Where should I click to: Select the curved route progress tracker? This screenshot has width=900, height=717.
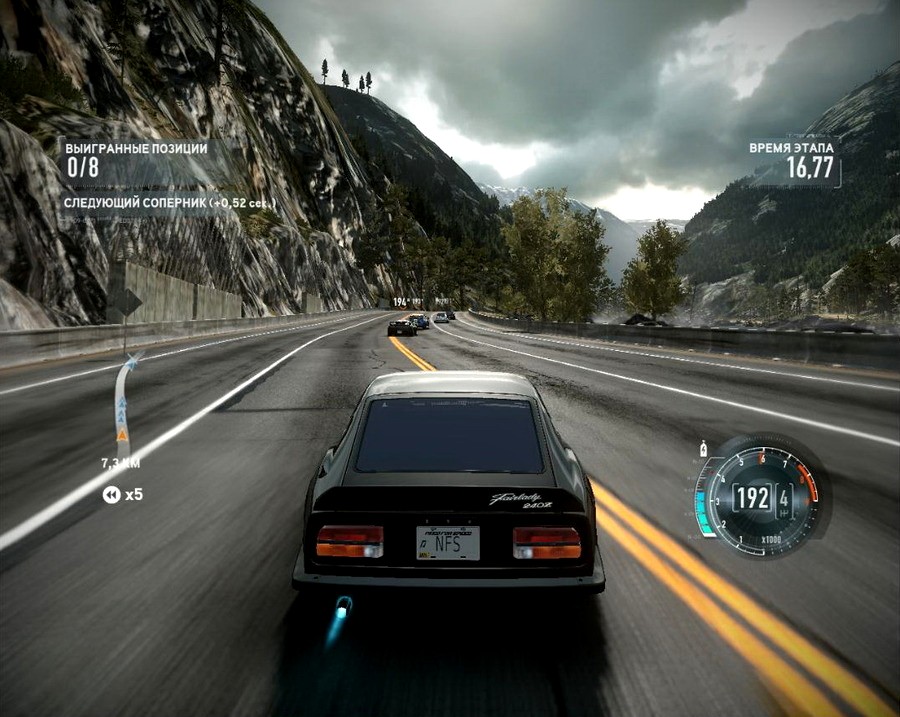pos(123,405)
